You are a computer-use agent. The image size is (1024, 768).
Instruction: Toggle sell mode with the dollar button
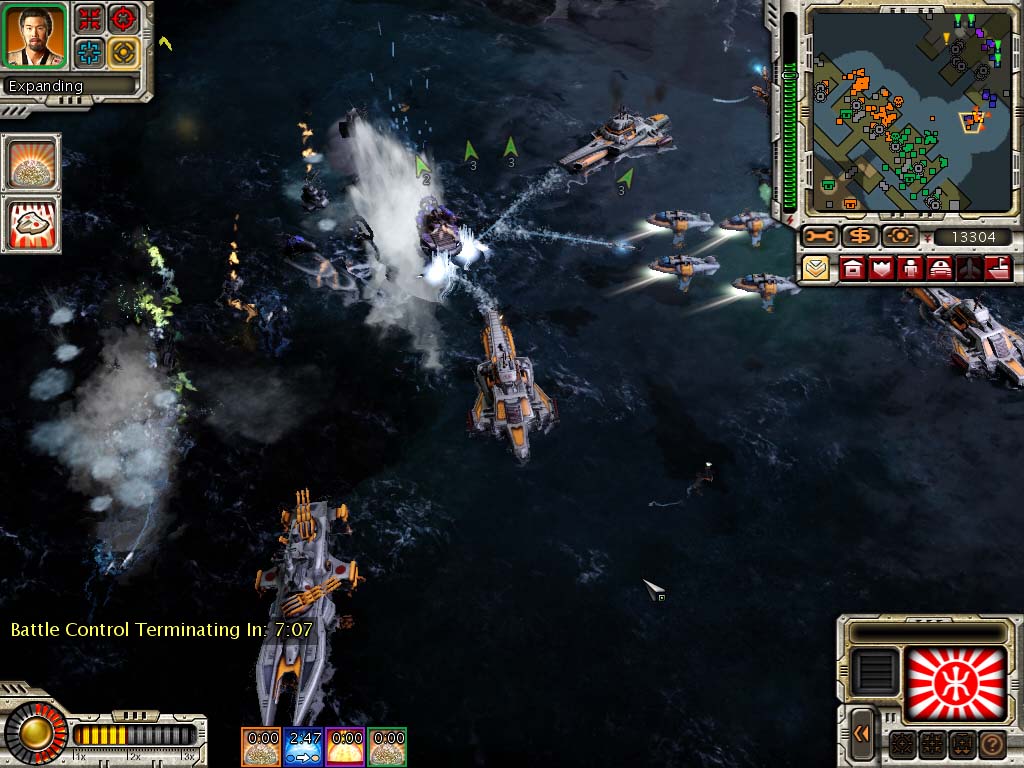click(859, 237)
